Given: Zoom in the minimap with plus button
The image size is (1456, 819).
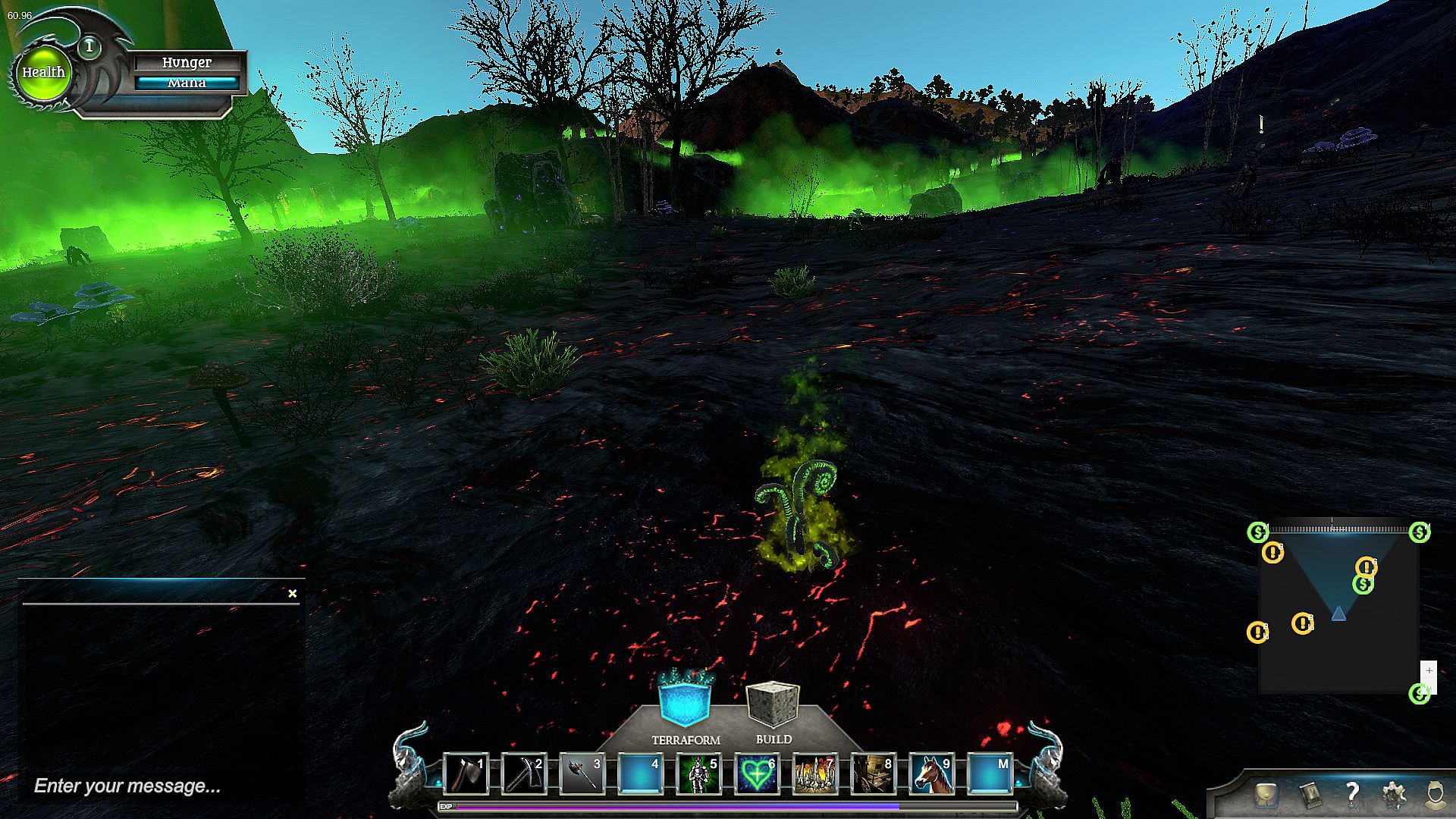Looking at the screenshot, I should 1429,671.
